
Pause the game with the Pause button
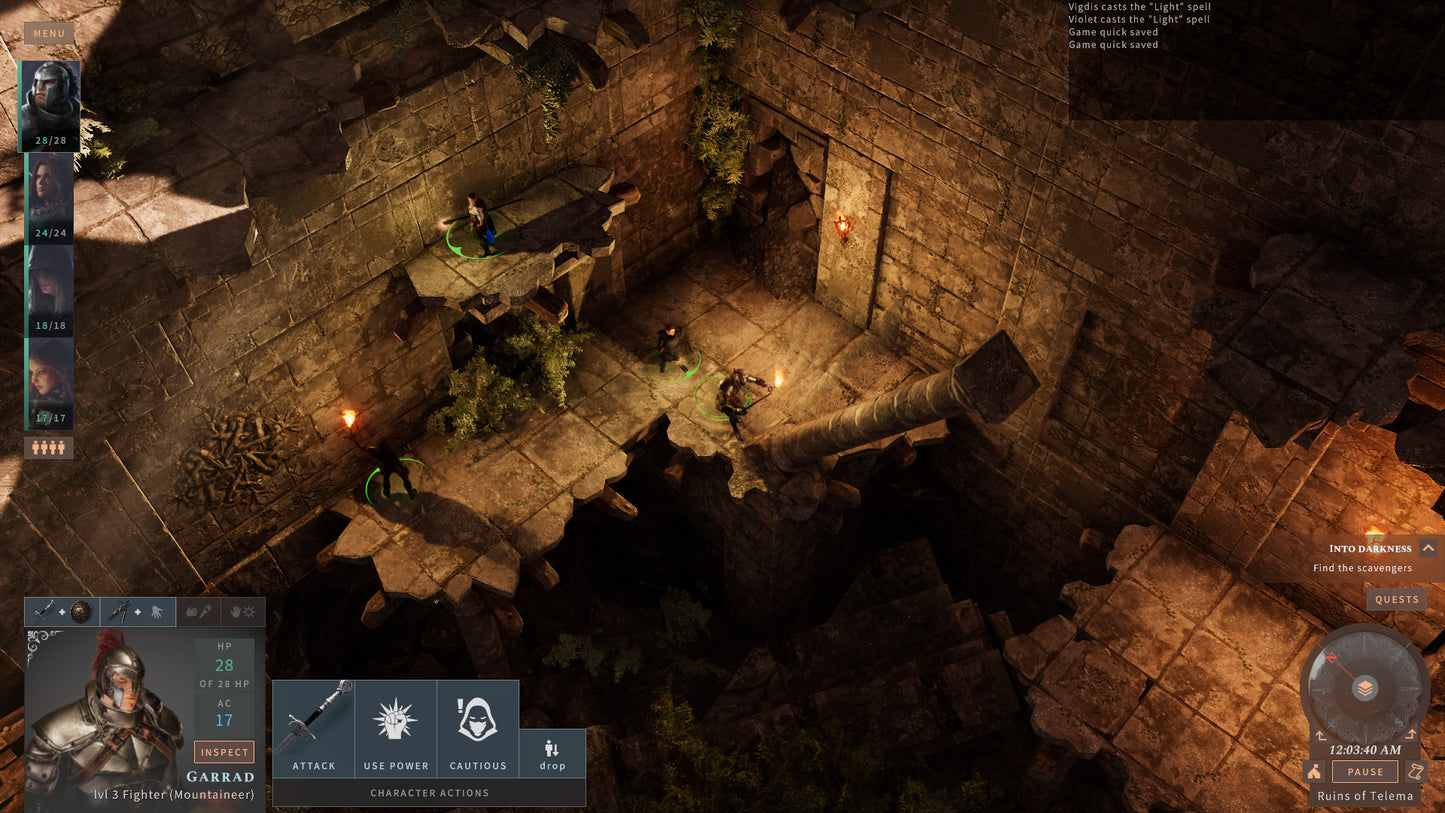click(x=1364, y=771)
